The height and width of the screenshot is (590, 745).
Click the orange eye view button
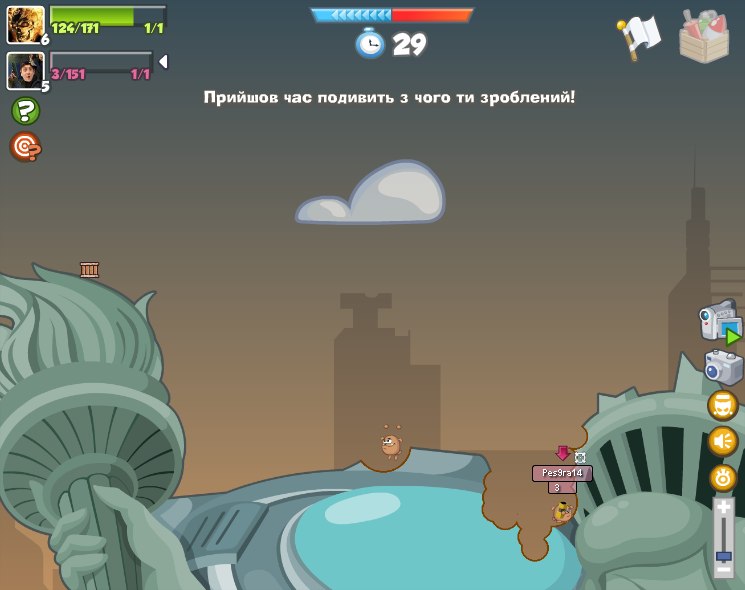click(x=723, y=477)
